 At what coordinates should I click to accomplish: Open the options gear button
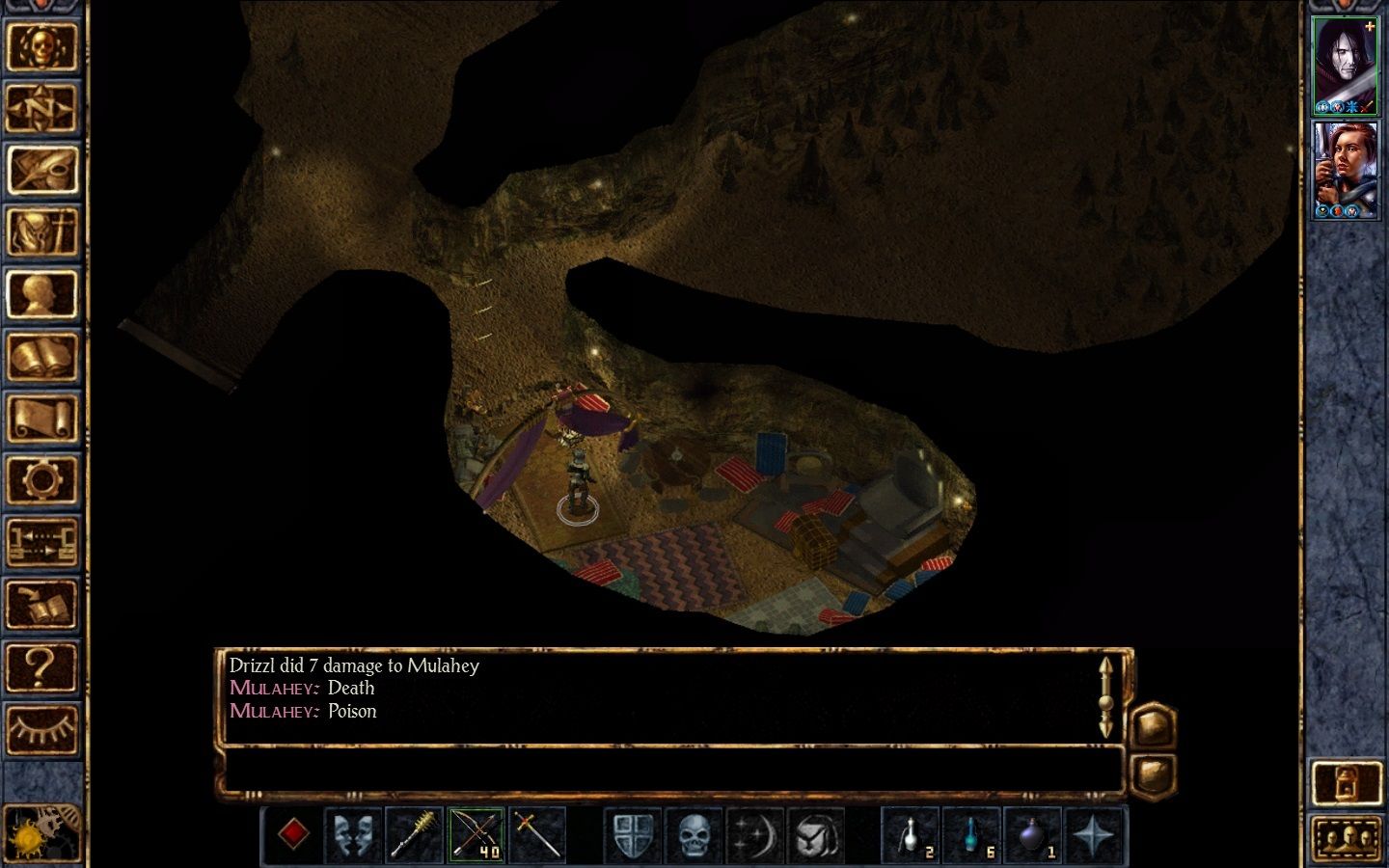(41, 479)
